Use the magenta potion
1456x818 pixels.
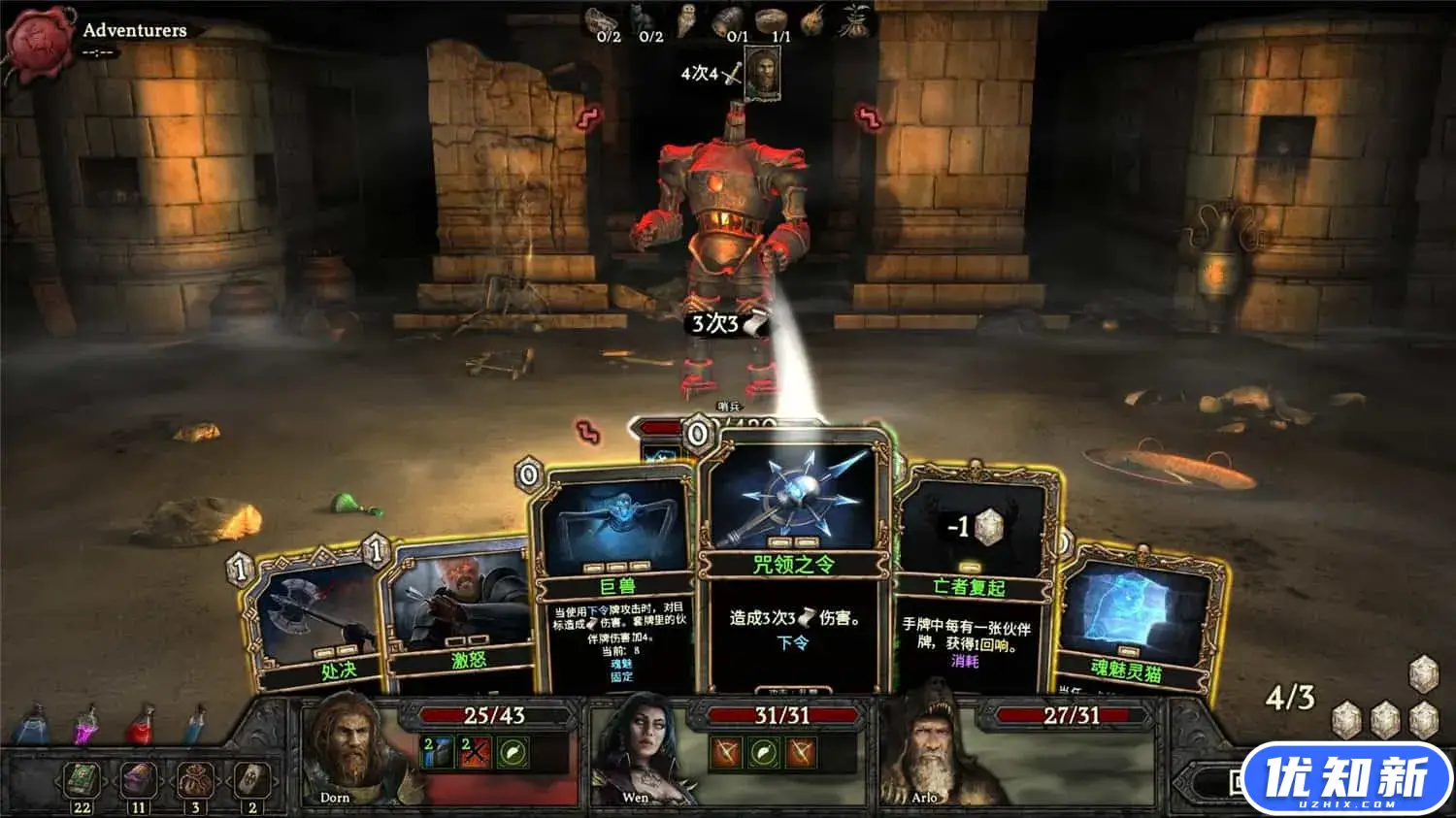click(87, 726)
